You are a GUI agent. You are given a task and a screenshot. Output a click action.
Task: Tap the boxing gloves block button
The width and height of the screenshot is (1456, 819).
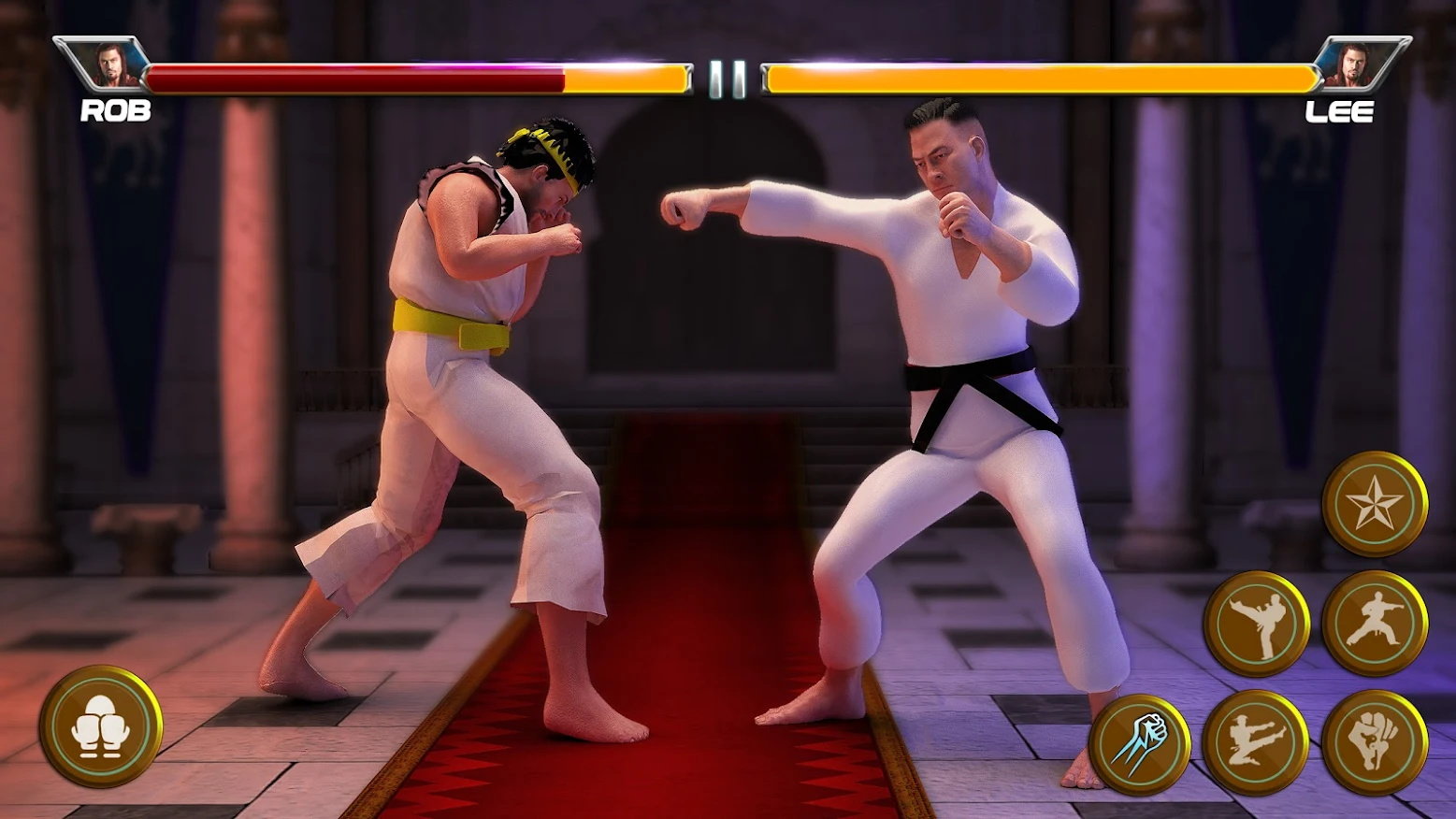coord(100,726)
